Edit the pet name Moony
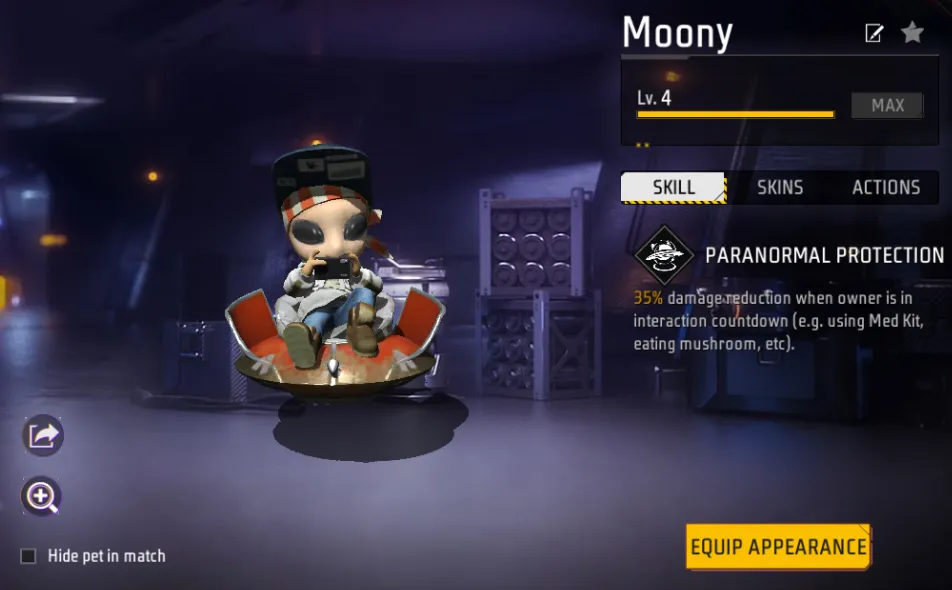The width and height of the screenshot is (952, 590). pos(874,33)
